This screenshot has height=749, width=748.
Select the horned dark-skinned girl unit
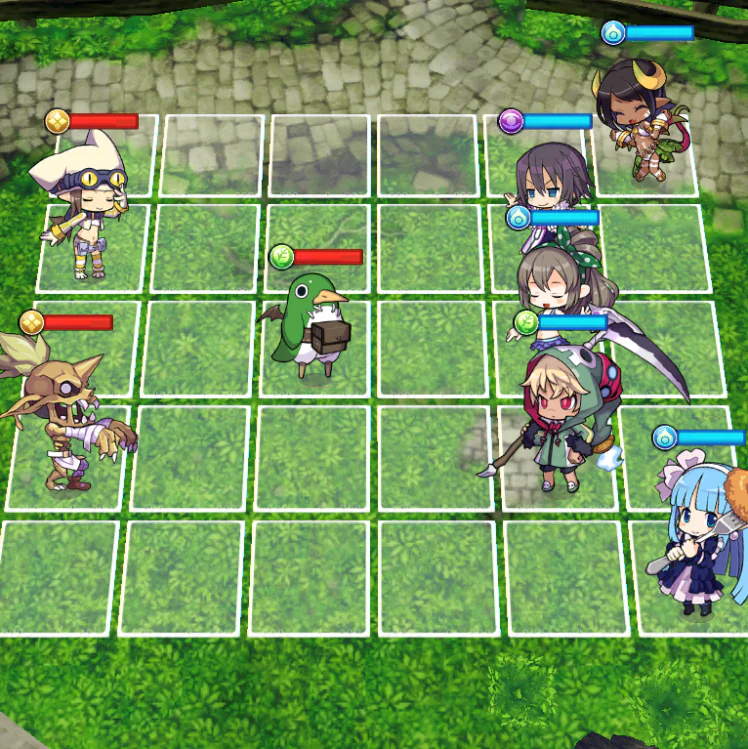point(636,120)
